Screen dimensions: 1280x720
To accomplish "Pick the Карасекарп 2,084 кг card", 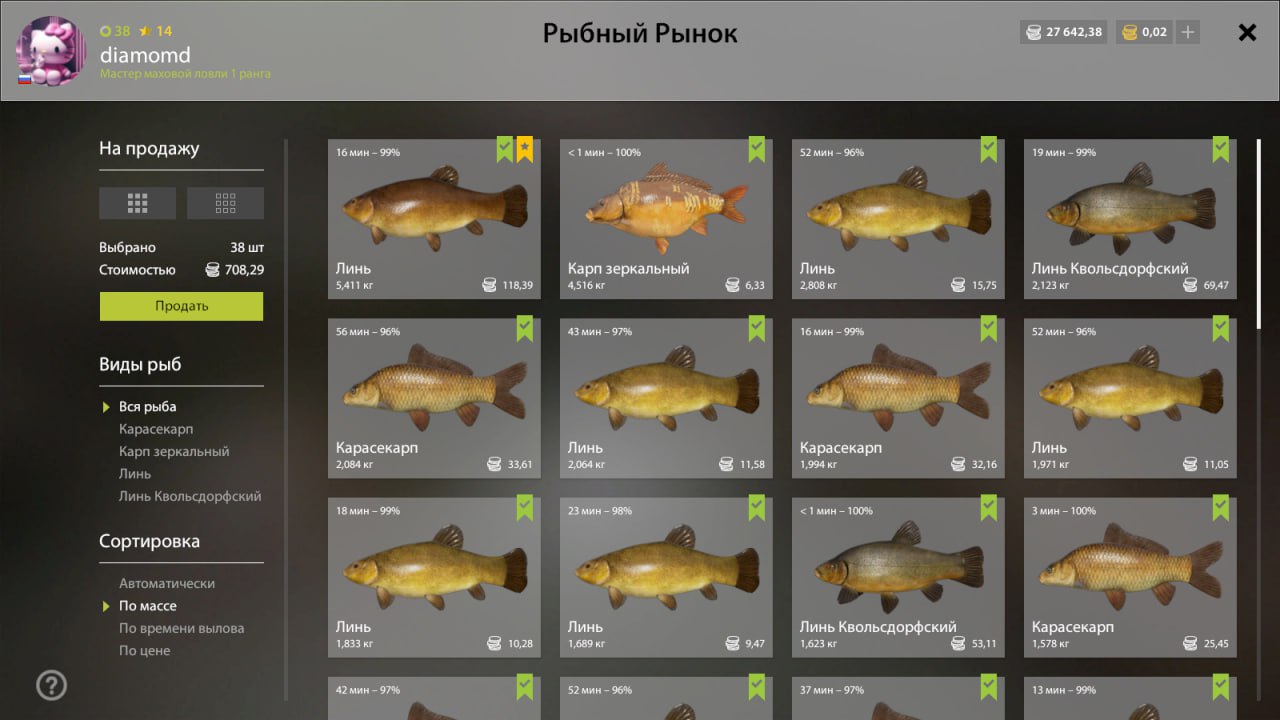I will point(434,398).
